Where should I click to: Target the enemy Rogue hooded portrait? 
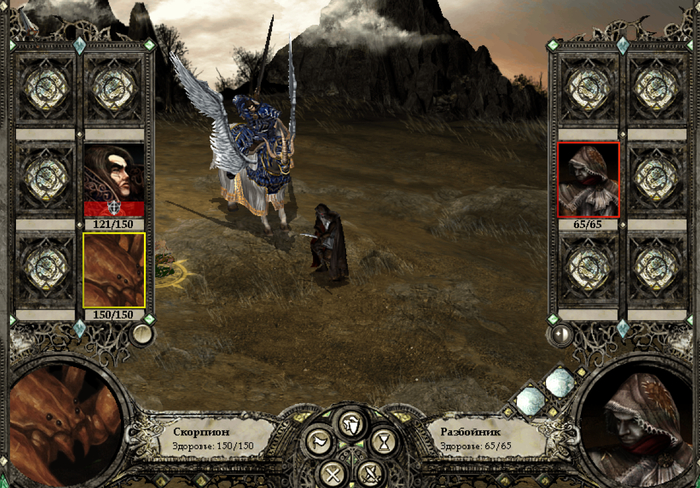click(588, 178)
